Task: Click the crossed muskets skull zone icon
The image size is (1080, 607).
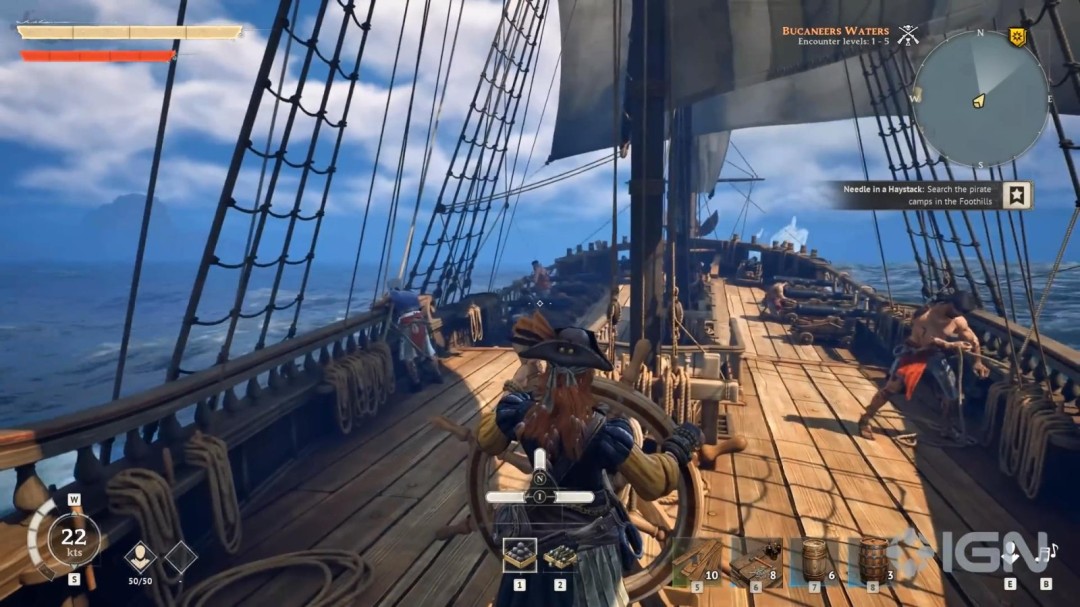Action: coord(908,36)
